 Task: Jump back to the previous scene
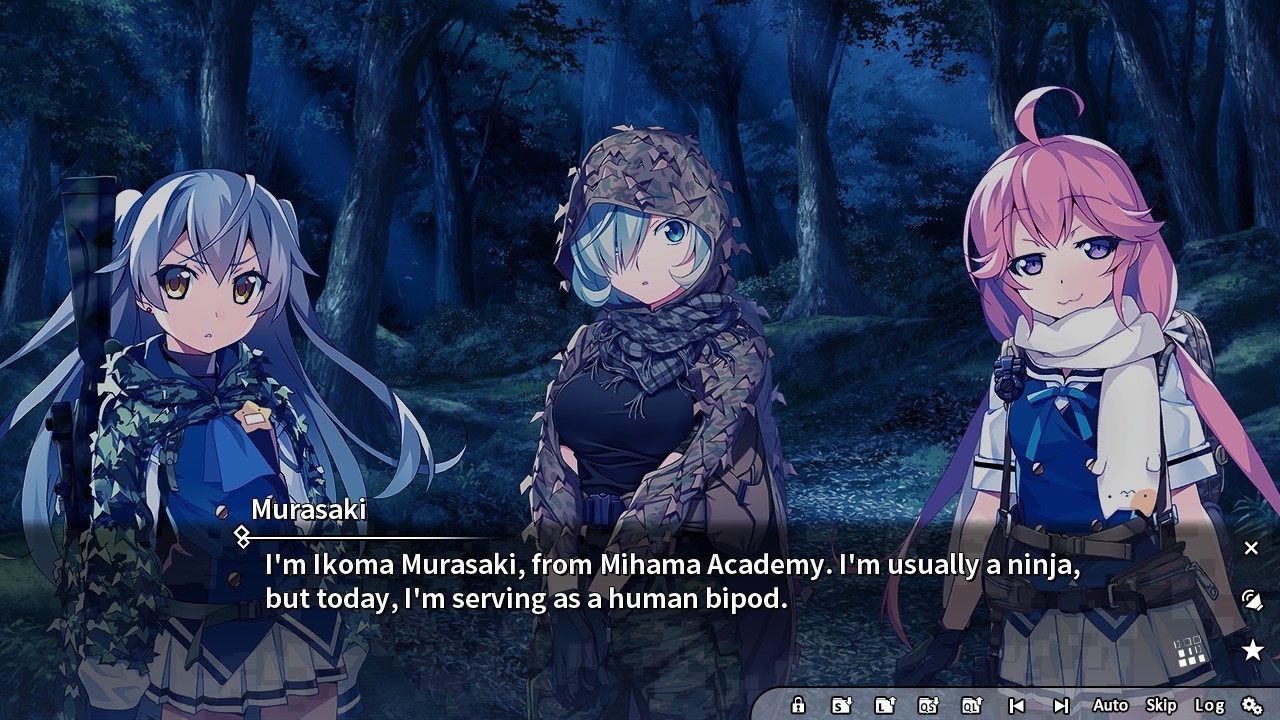[x=1016, y=705]
